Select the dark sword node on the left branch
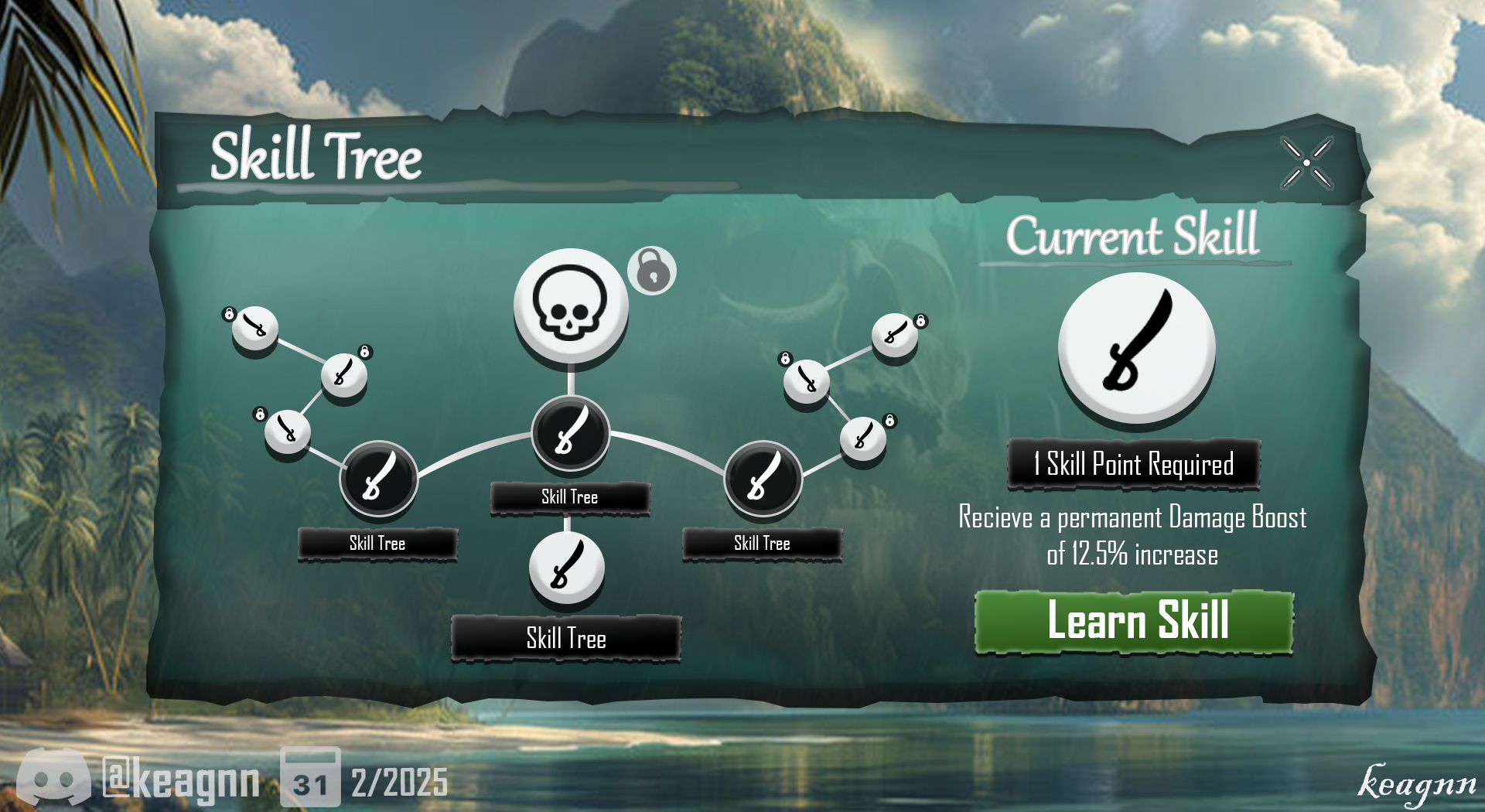 (378, 479)
